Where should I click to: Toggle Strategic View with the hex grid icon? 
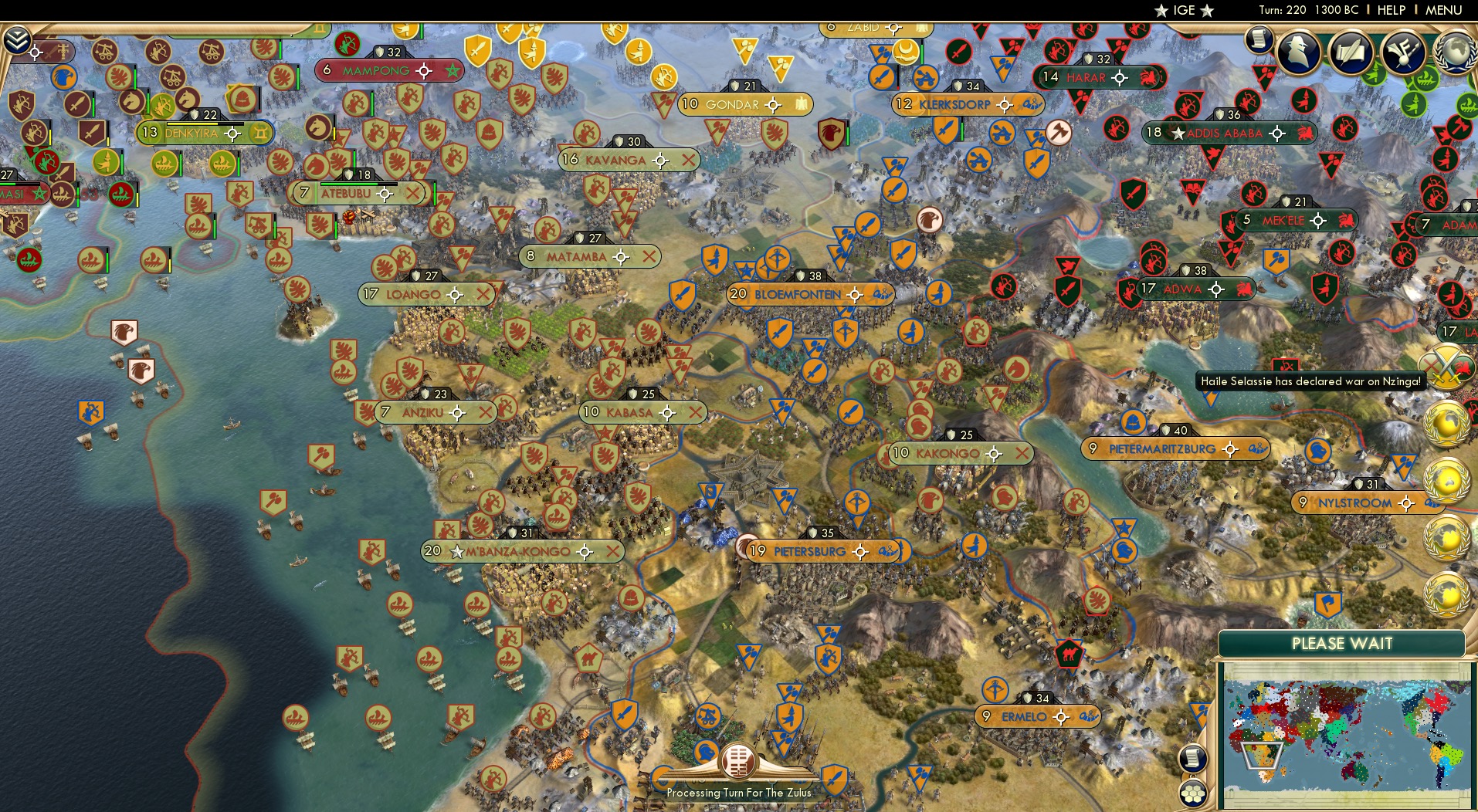[x=1192, y=793]
